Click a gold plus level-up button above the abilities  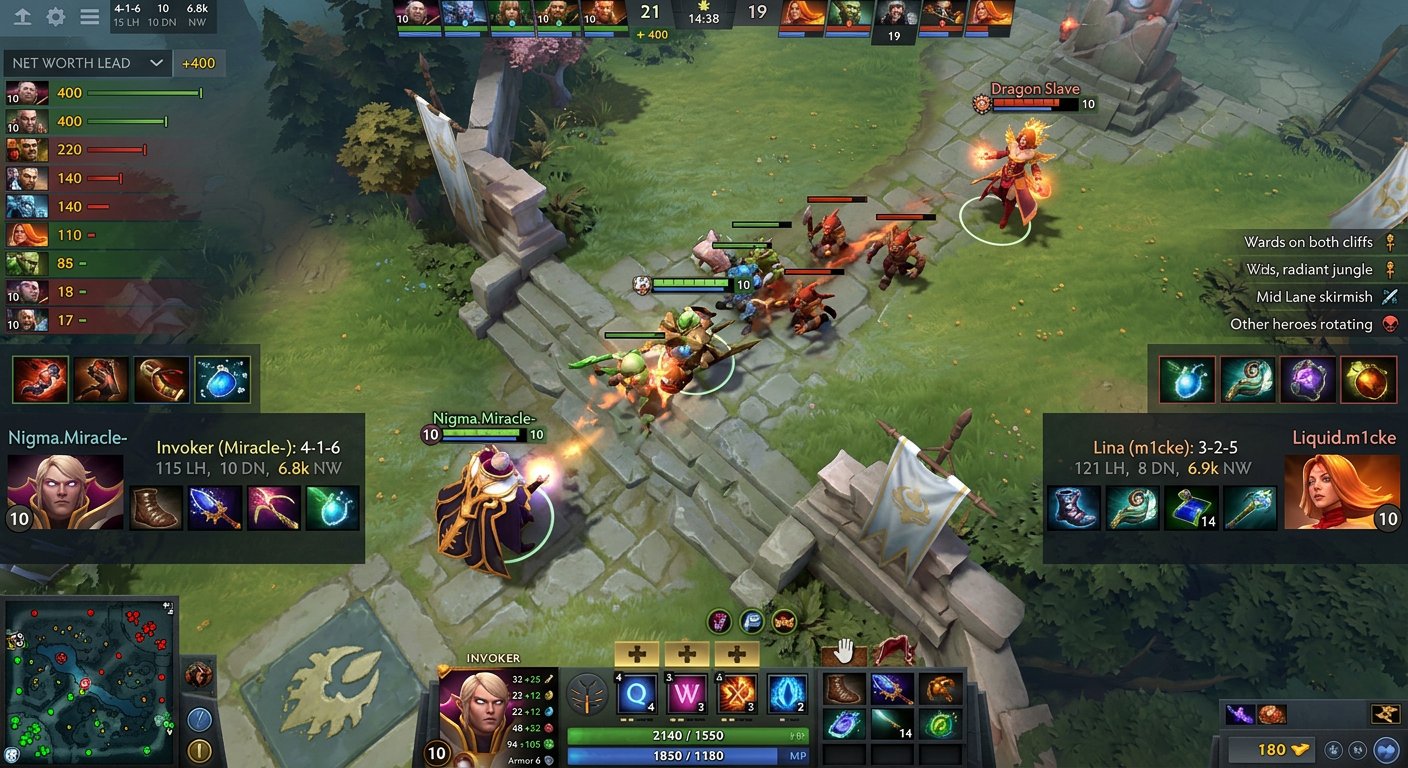click(x=637, y=654)
